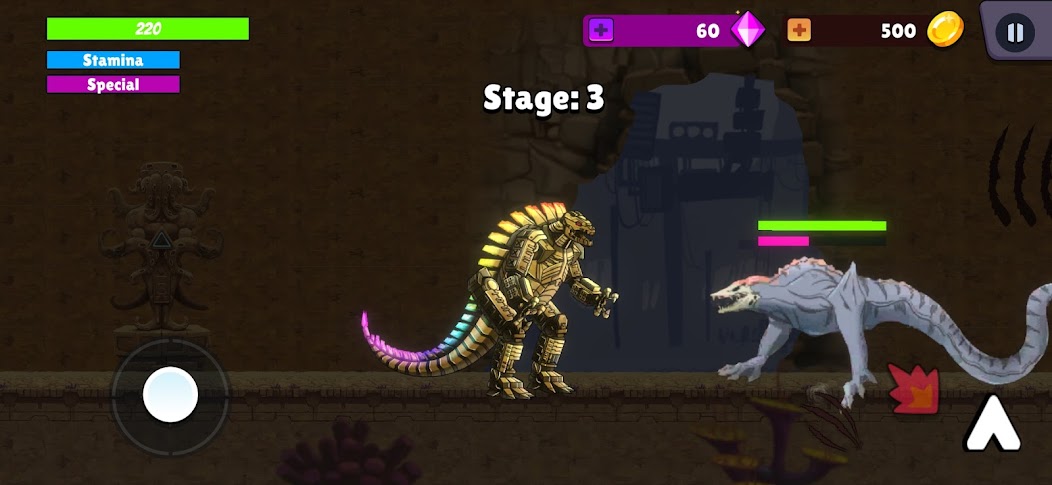Activate the red burst attack button

[914, 389]
